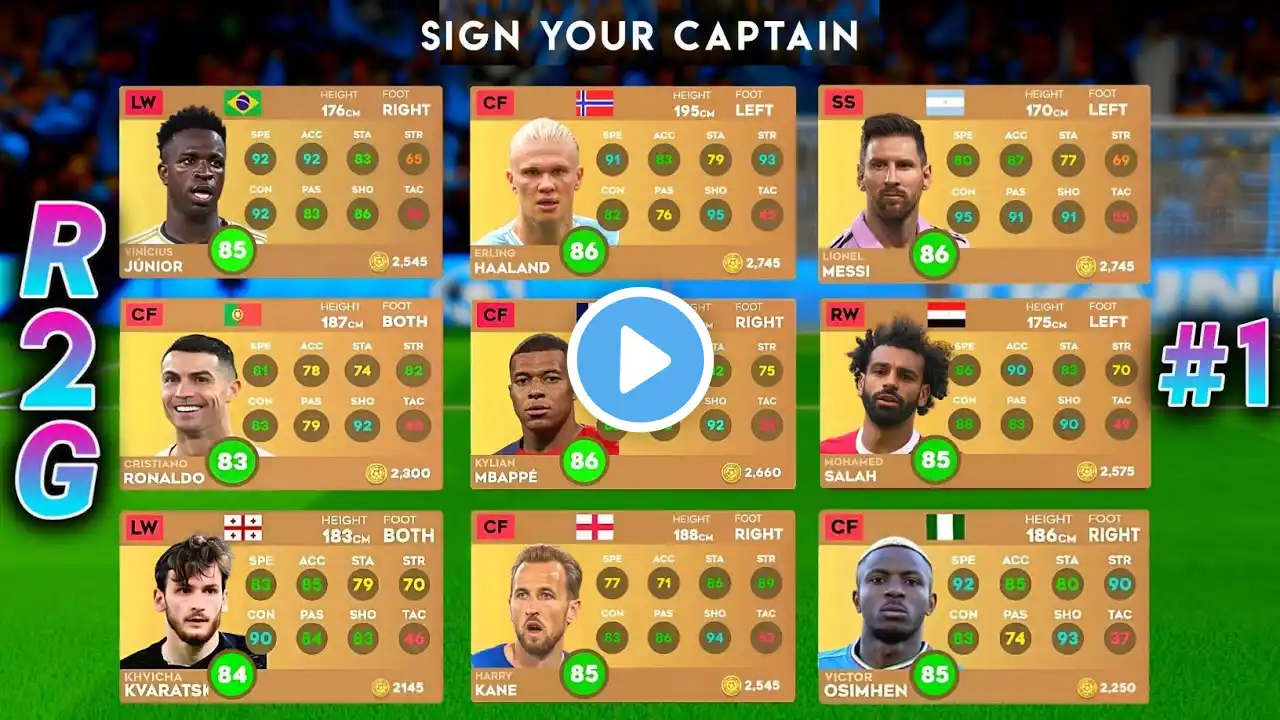Sign Mohamed Salah as captain
The image size is (1280, 720).
tap(984, 394)
